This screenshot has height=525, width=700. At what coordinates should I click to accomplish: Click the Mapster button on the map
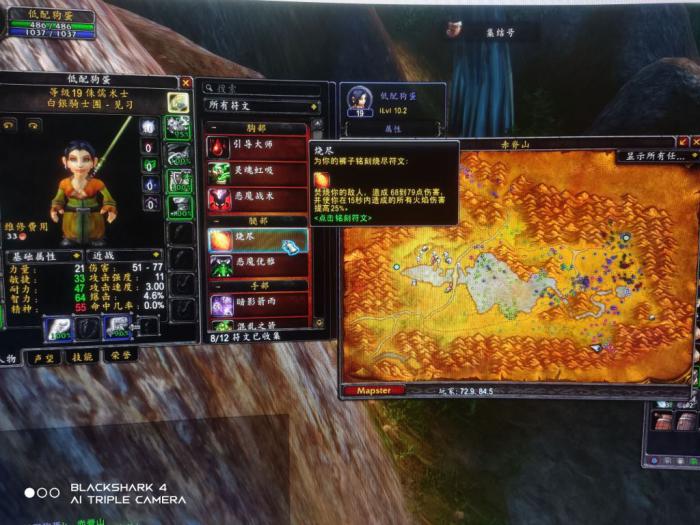point(374,390)
